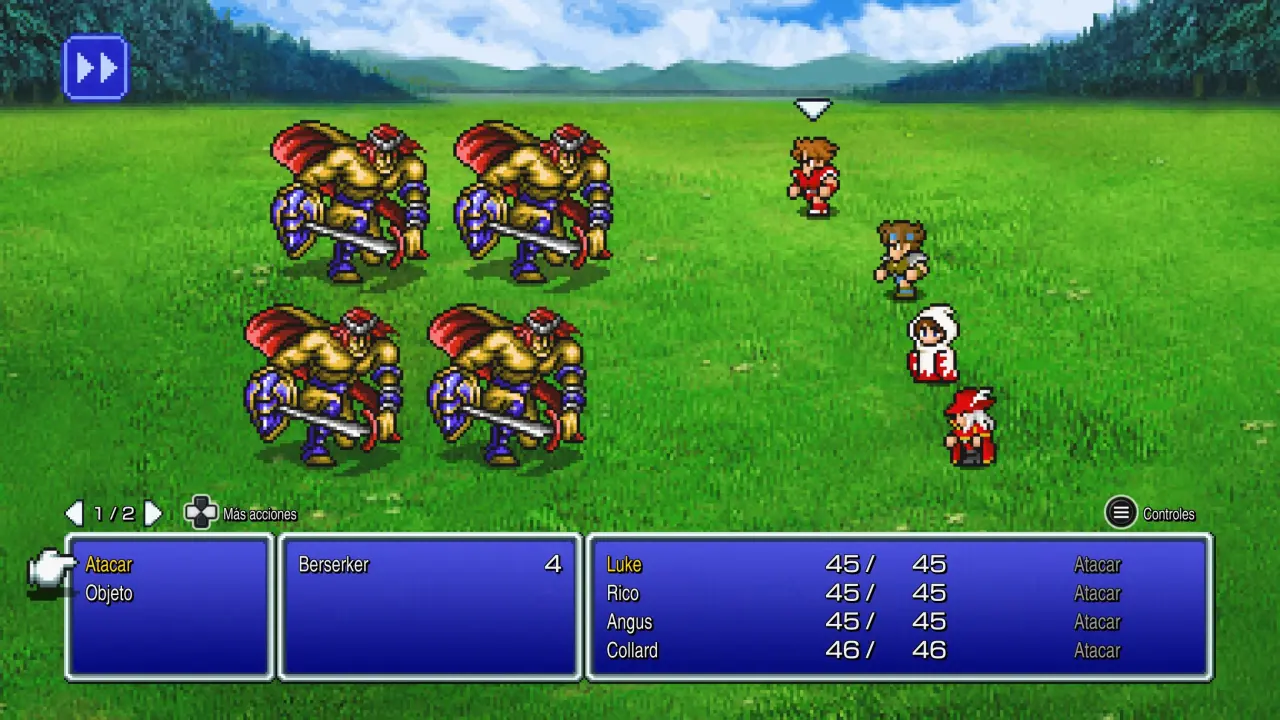Select Rico in the party list
Screen dimensions: 1280x720
click(623, 593)
